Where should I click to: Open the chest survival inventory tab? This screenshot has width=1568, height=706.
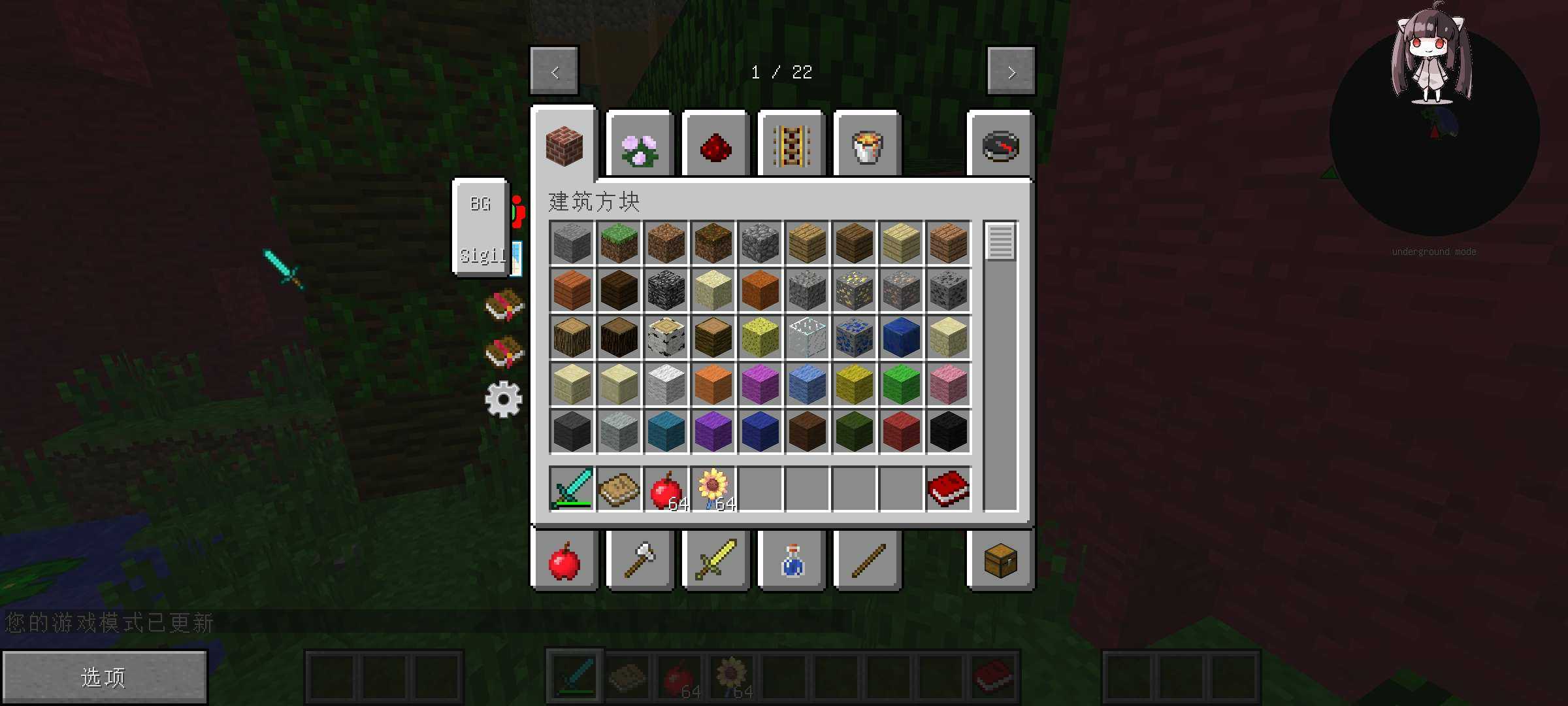pyautogui.click(x=1000, y=561)
